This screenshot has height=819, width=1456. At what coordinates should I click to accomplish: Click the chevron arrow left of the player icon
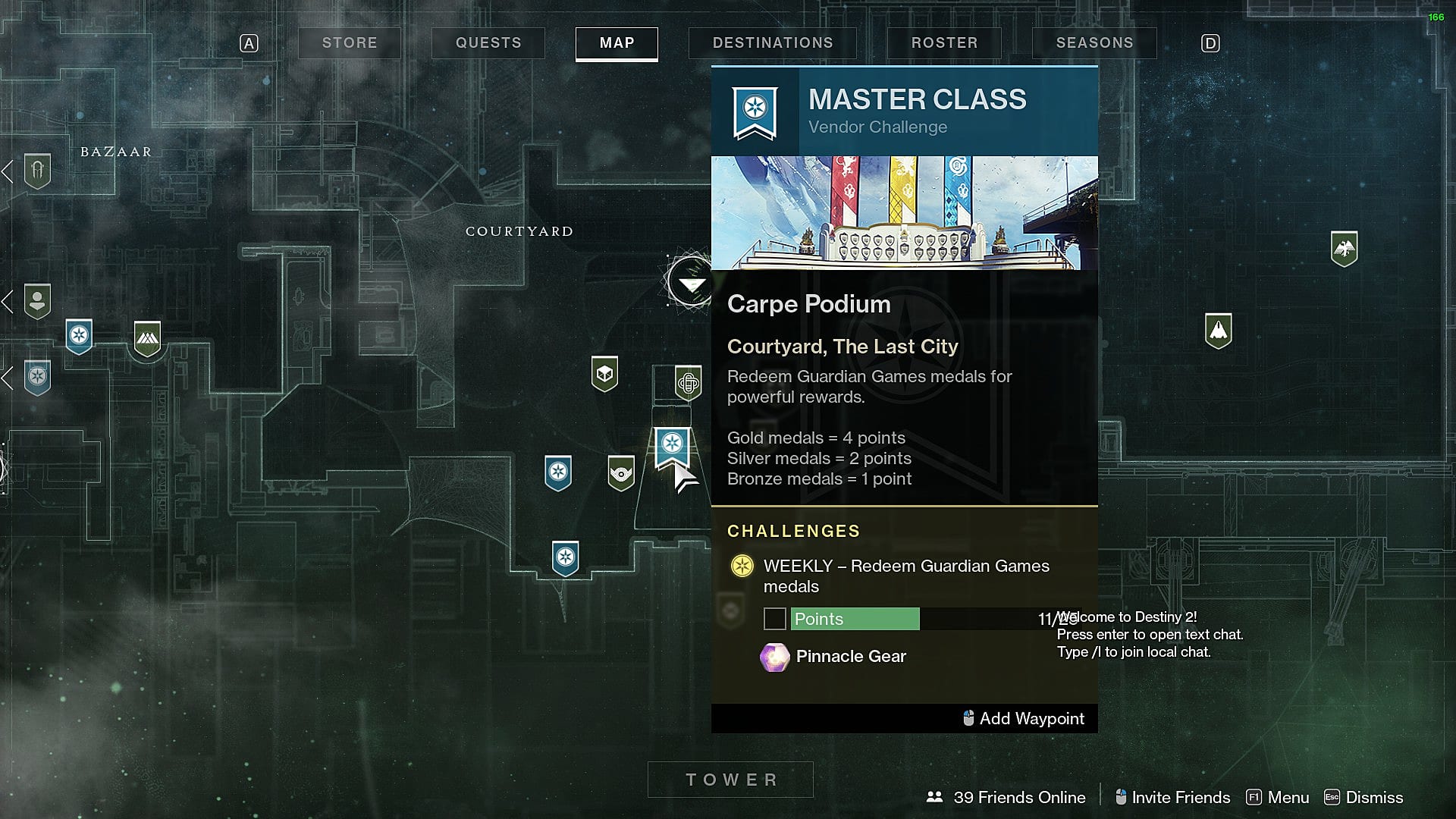point(8,300)
